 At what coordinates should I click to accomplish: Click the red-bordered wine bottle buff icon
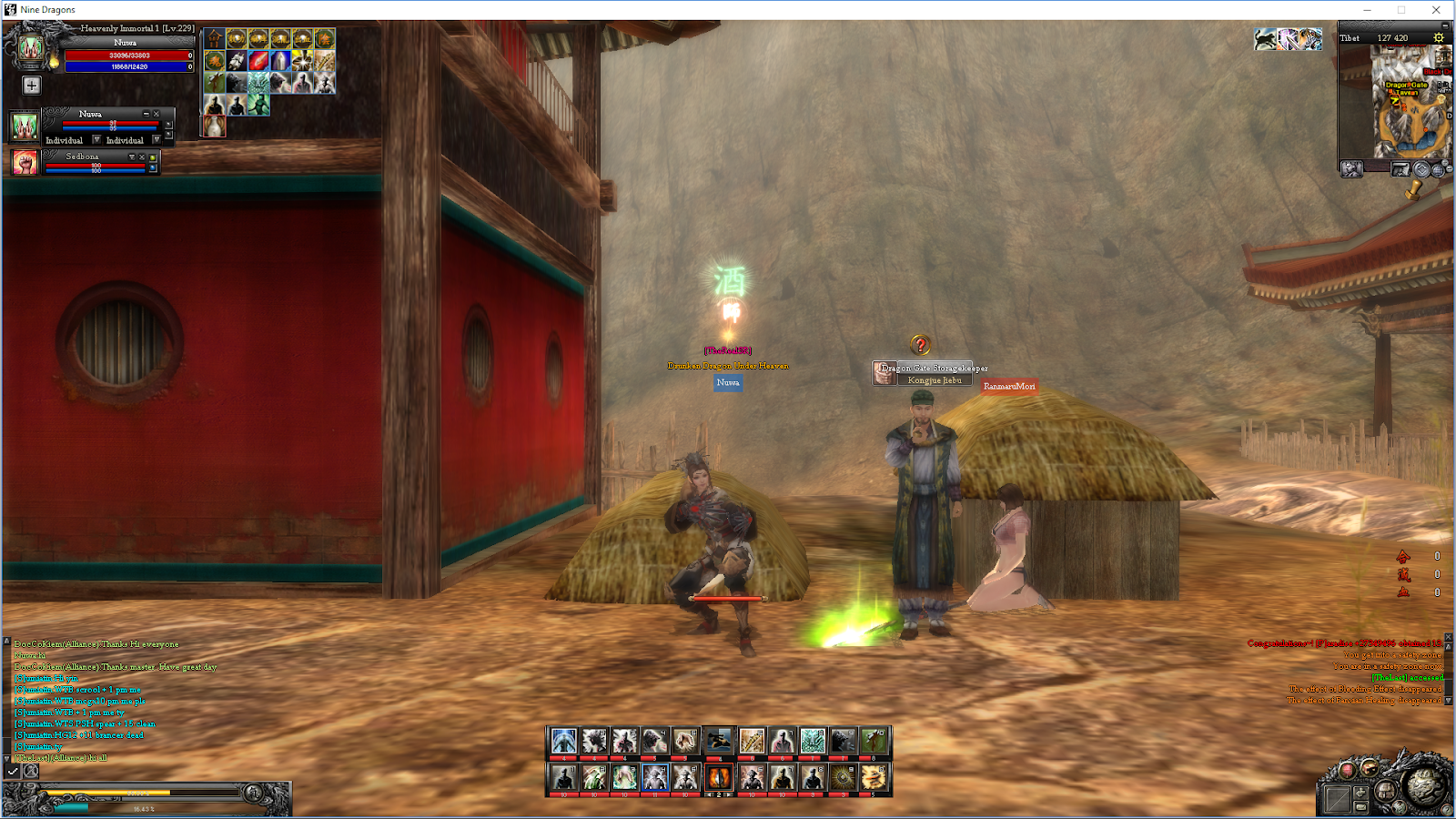215,126
